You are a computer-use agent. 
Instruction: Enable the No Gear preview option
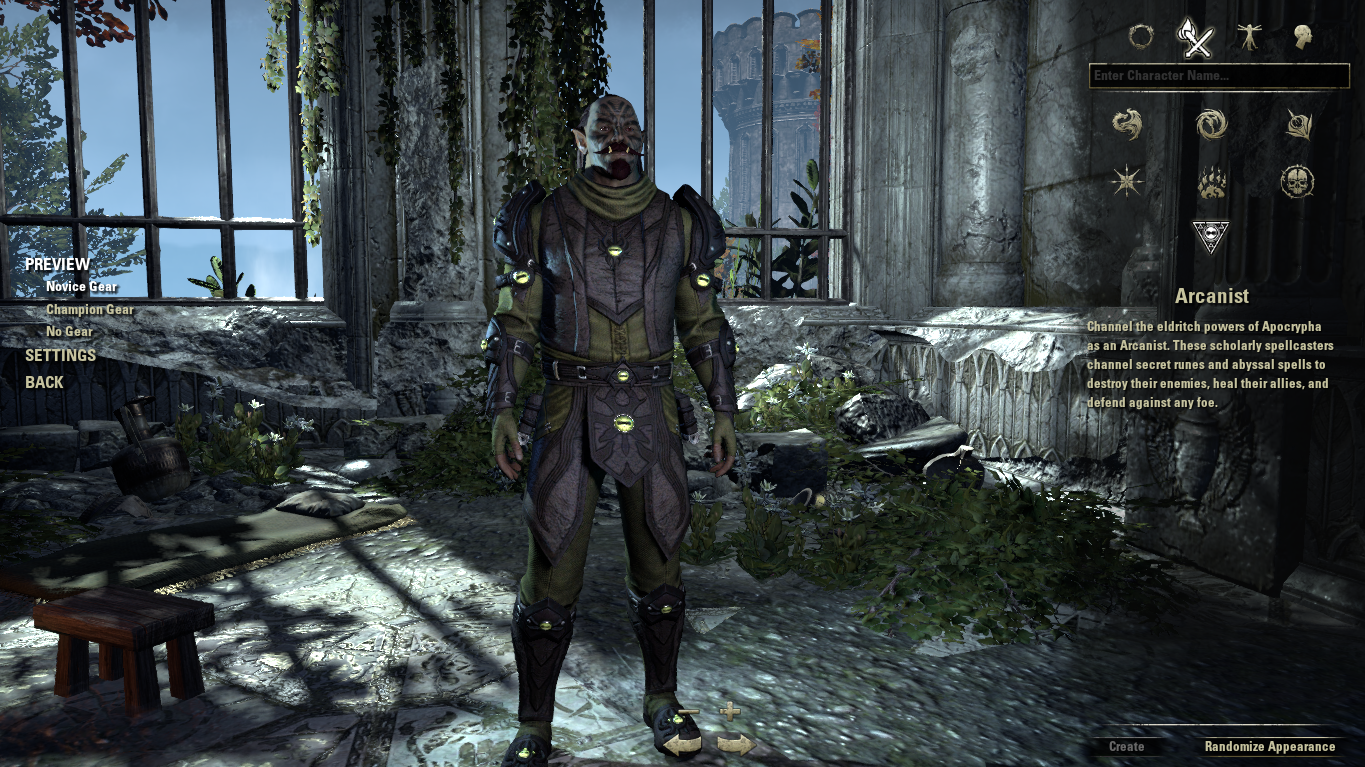click(71, 332)
